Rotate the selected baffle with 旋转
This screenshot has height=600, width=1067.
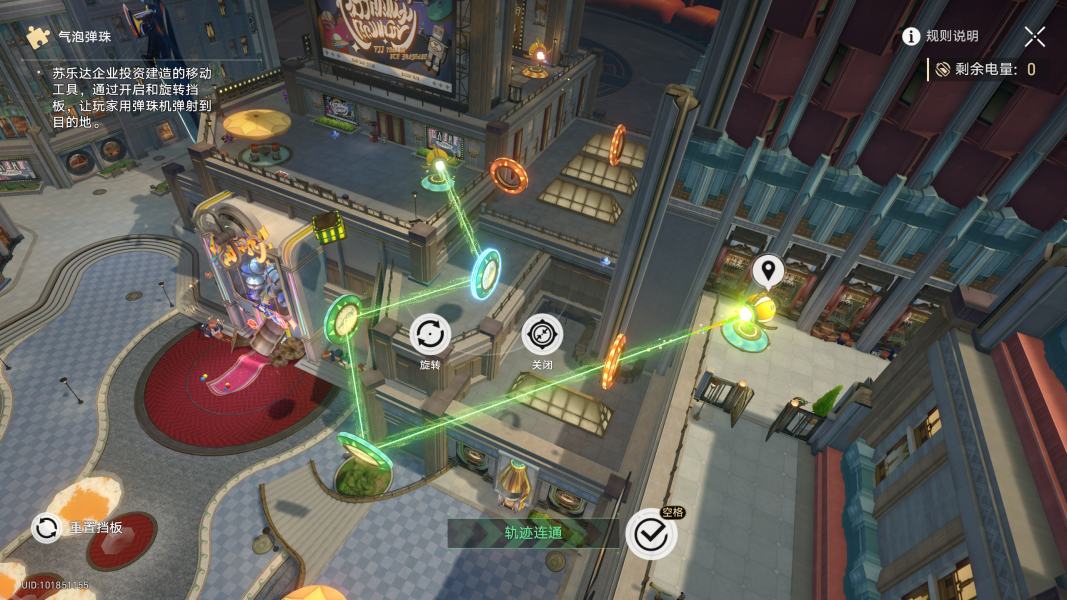430,335
